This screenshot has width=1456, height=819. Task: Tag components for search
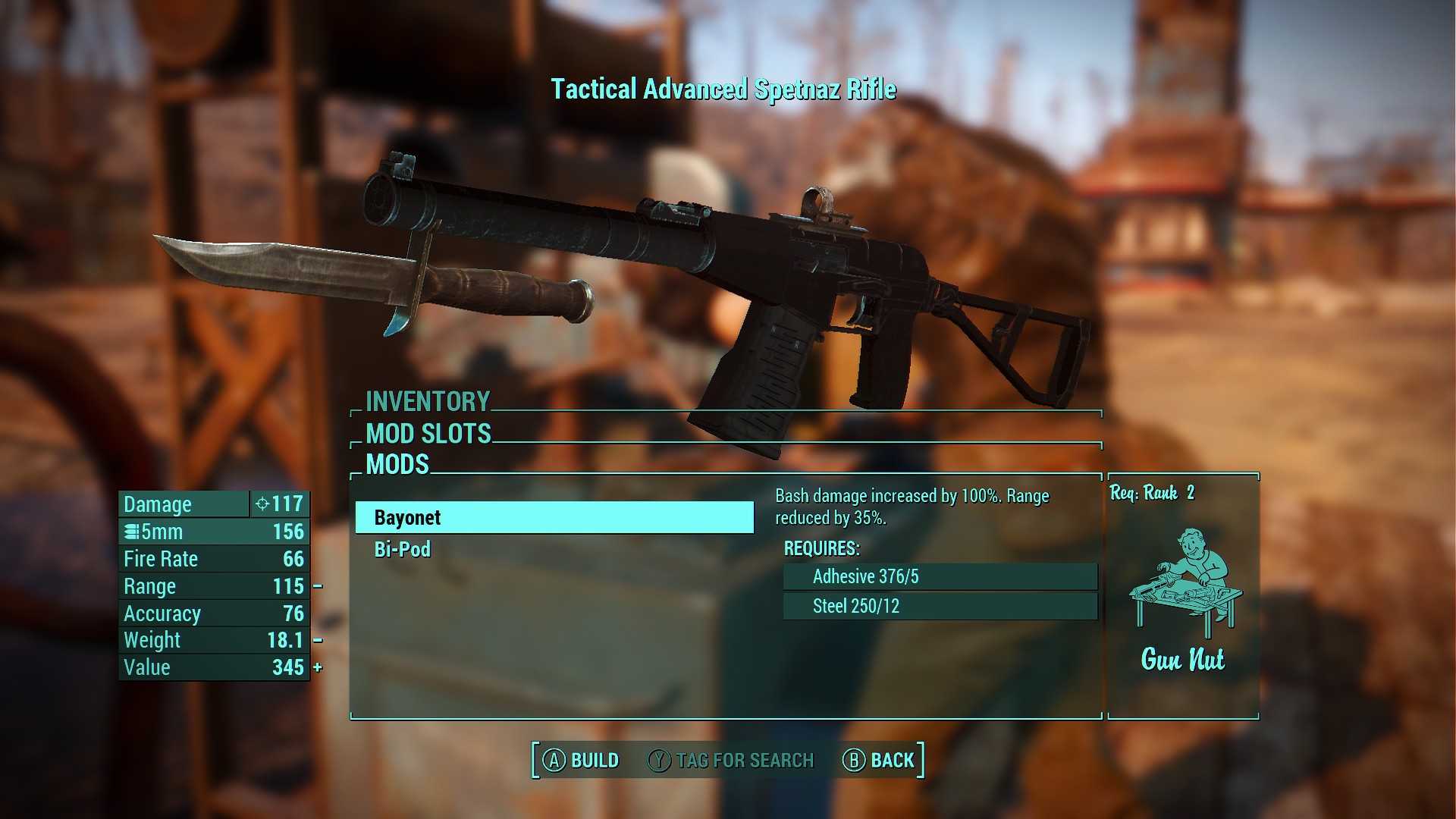click(x=731, y=761)
